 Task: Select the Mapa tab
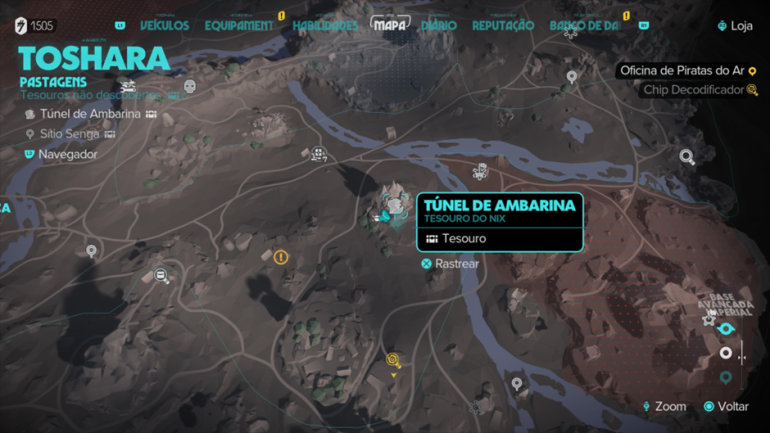click(389, 26)
